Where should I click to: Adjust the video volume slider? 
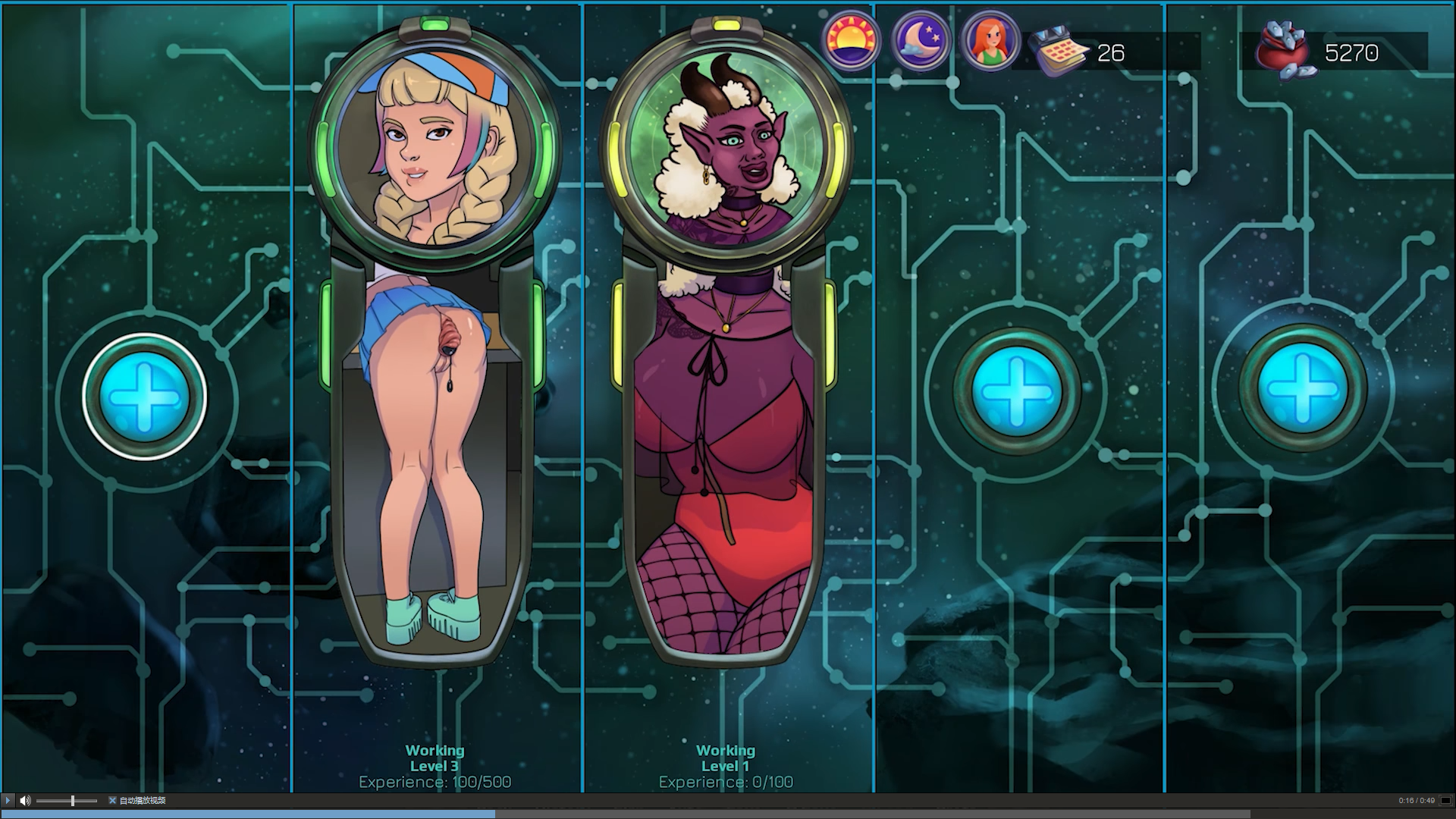pos(73,800)
